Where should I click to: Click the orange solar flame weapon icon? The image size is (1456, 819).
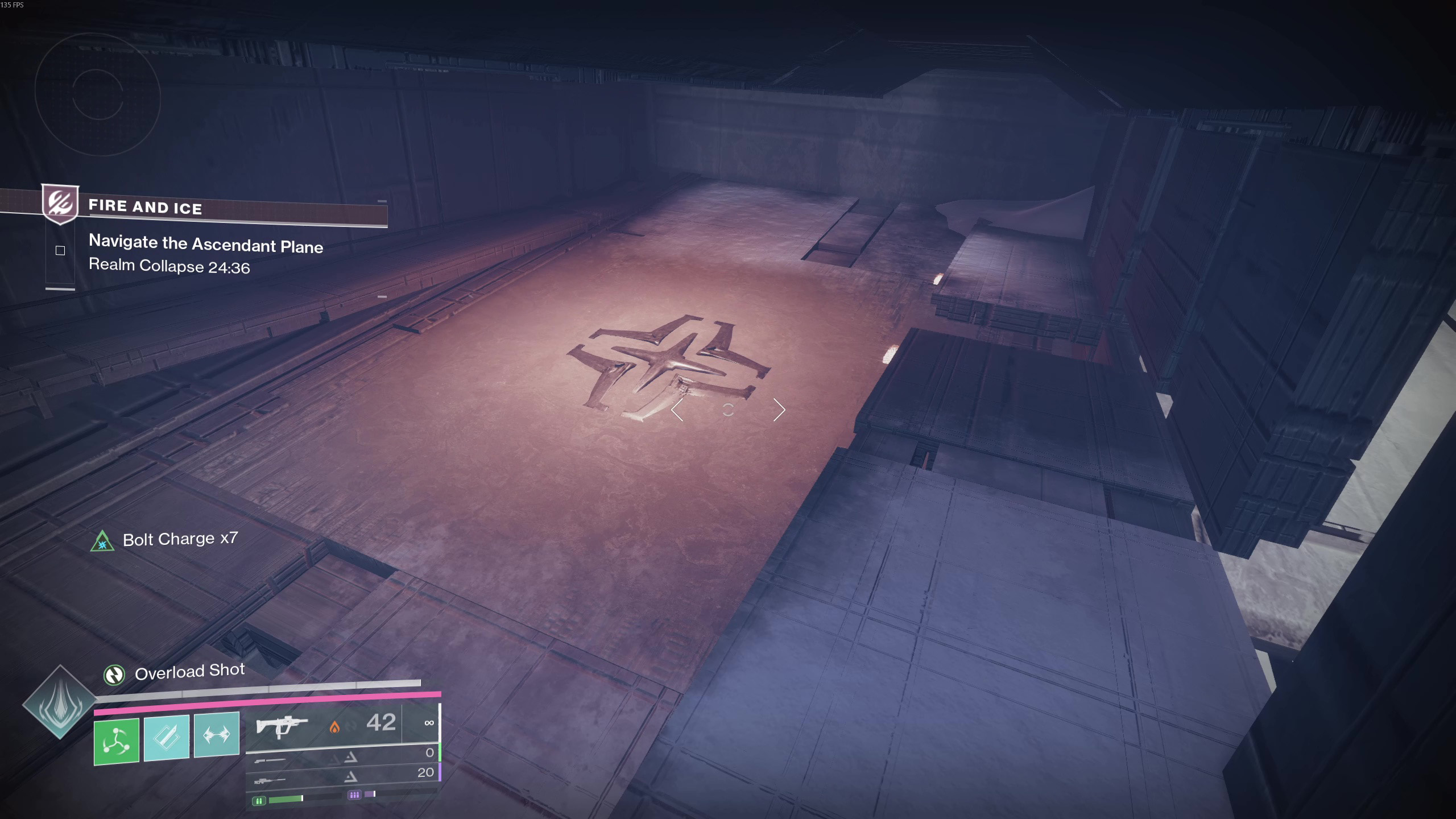(334, 727)
